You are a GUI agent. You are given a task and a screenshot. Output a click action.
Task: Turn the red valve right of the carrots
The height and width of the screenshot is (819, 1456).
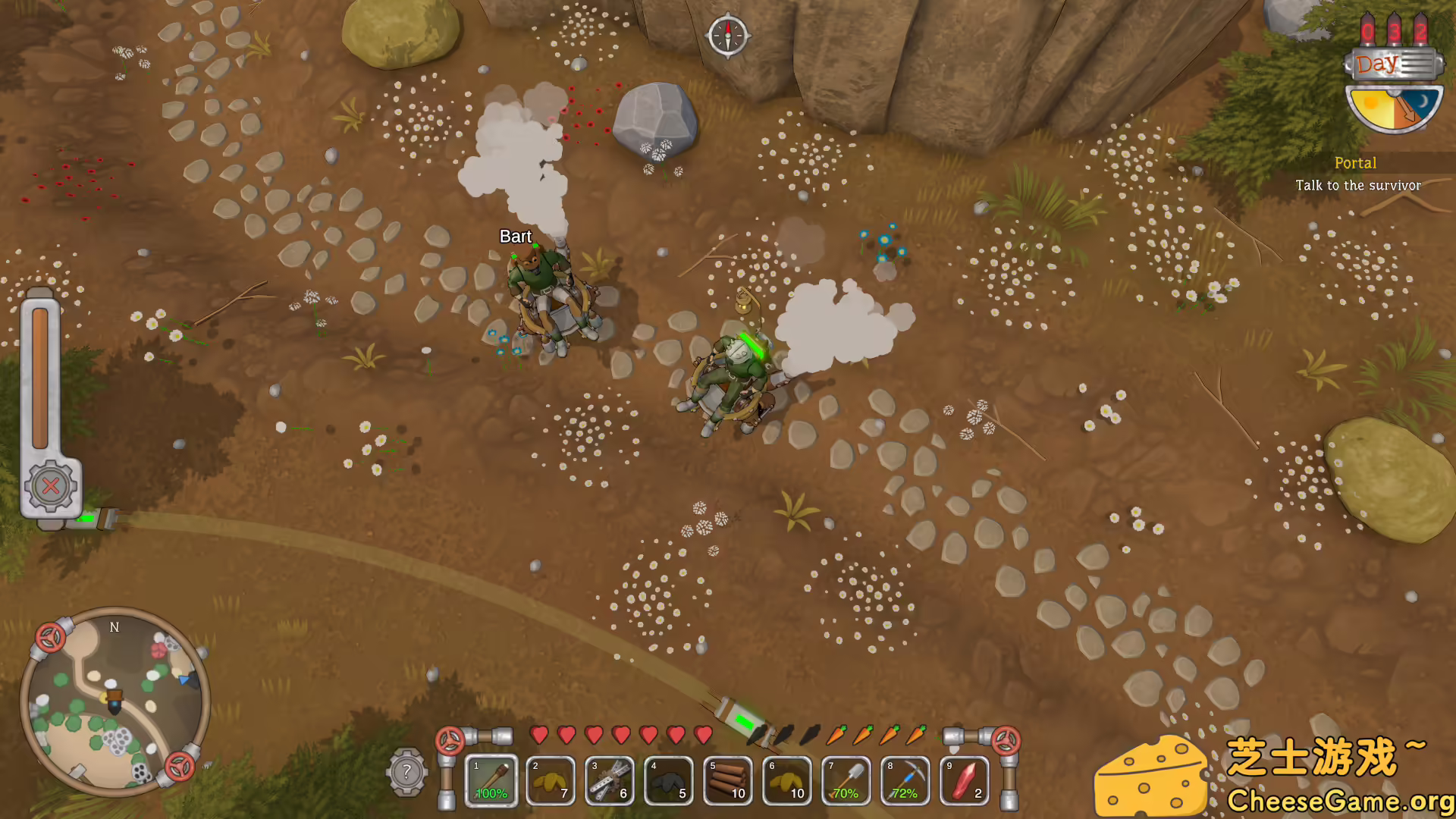pyautogui.click(x=1006, y=740)
